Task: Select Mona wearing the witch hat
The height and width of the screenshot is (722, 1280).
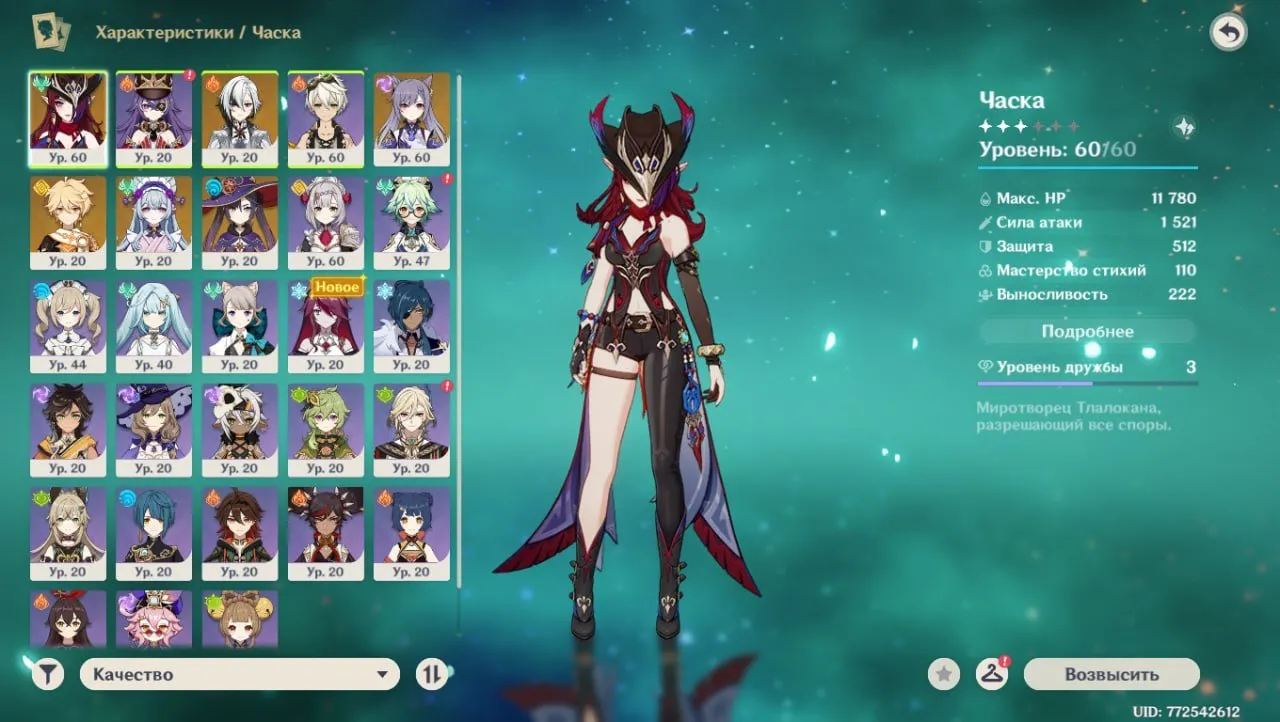Action: coord(240,220)
